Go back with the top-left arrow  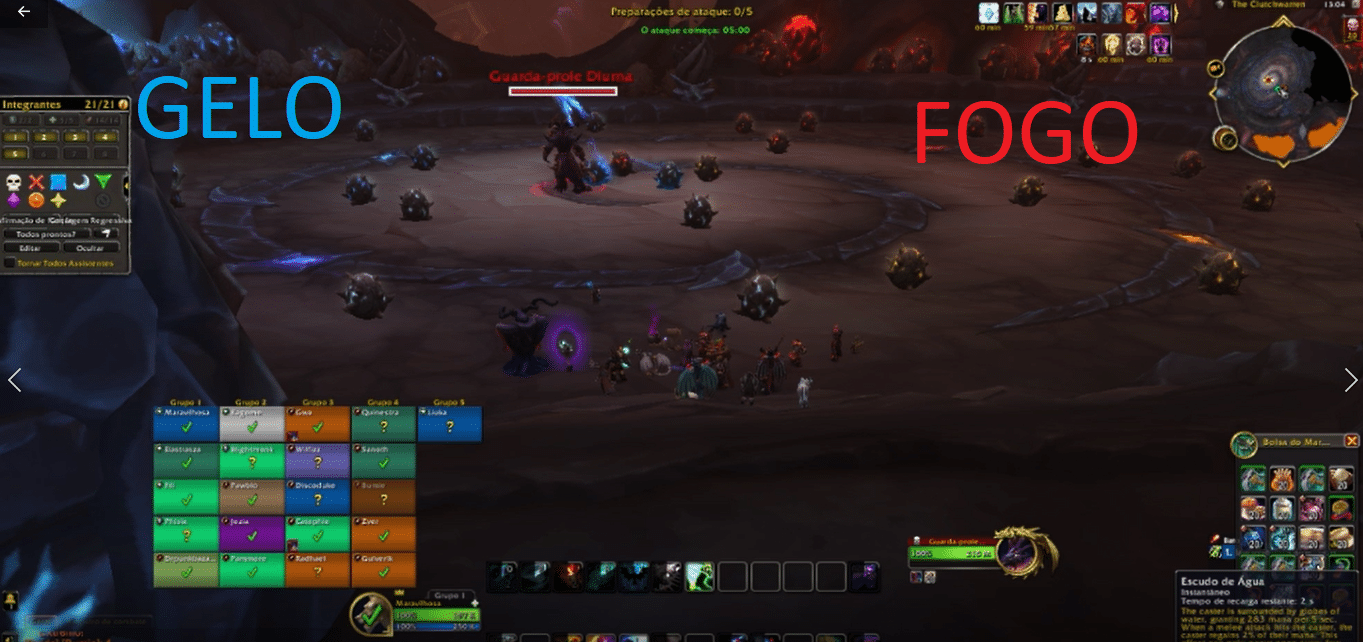click(23, 12)
